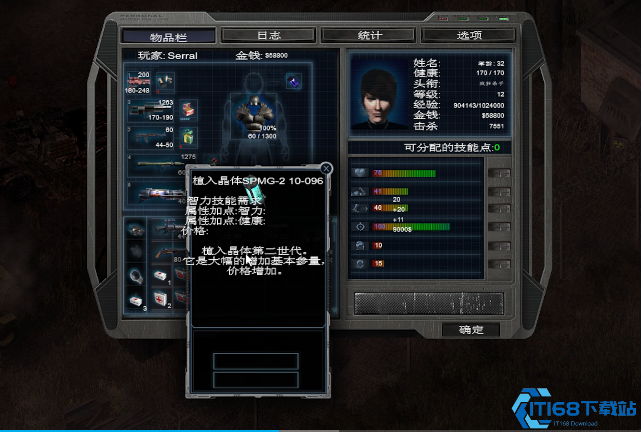The width and height of the screenshot is (641, 432).
Task: Close the implant crystal tooltip popup
Action: (x=325, y=169)
